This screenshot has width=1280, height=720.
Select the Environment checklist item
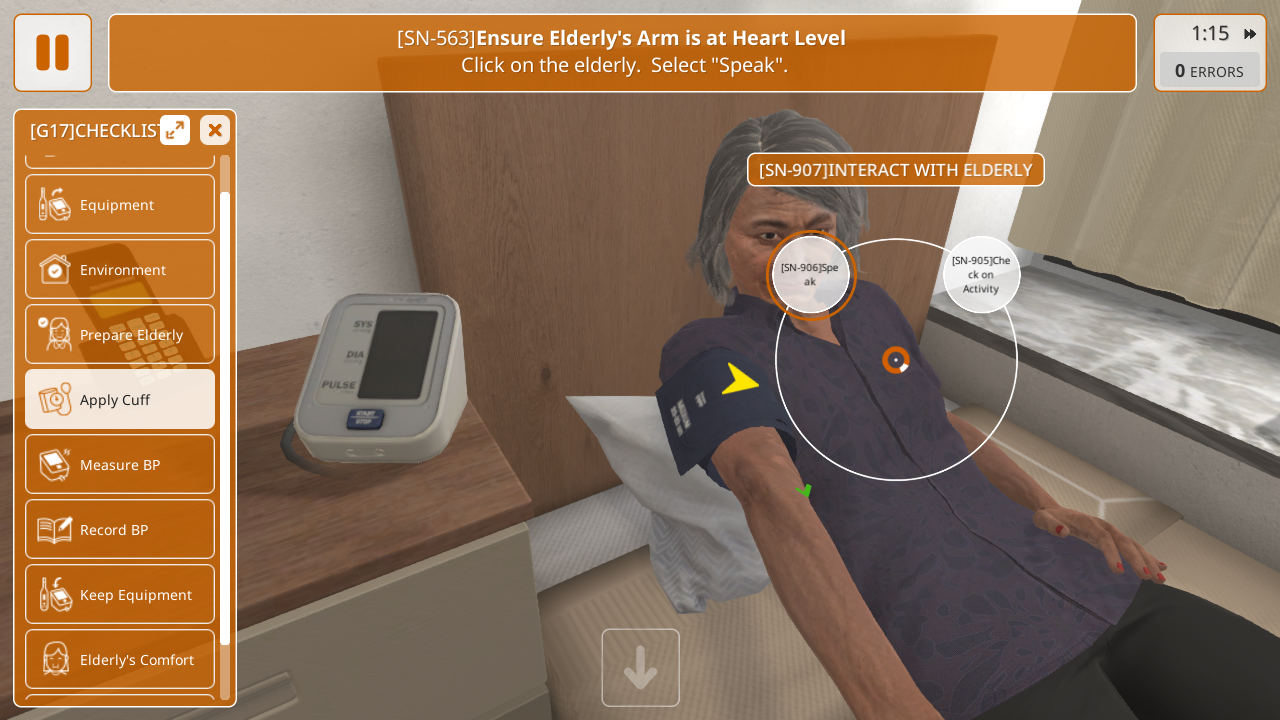120,269
